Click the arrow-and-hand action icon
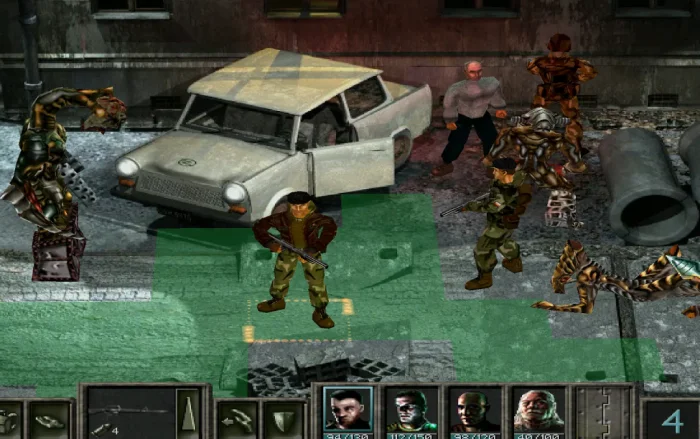The width and height of the screenshot is (700, 439). point(237,419)
